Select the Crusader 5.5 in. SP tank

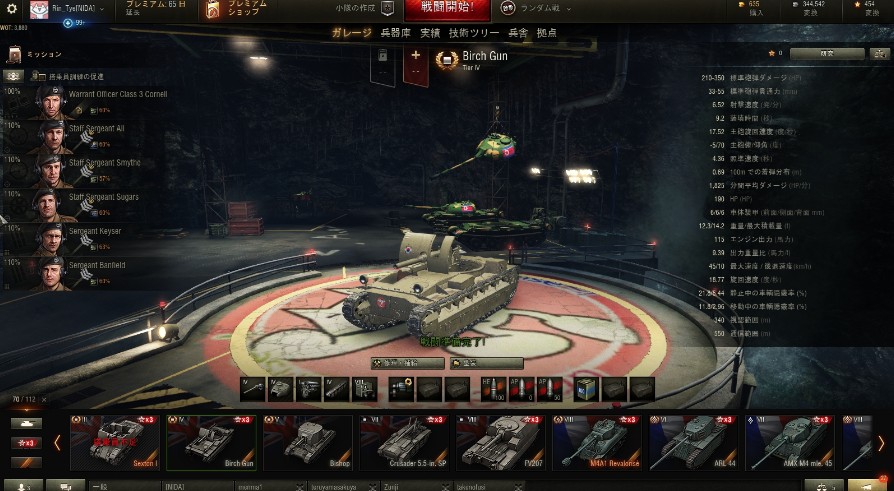[403, 442]
